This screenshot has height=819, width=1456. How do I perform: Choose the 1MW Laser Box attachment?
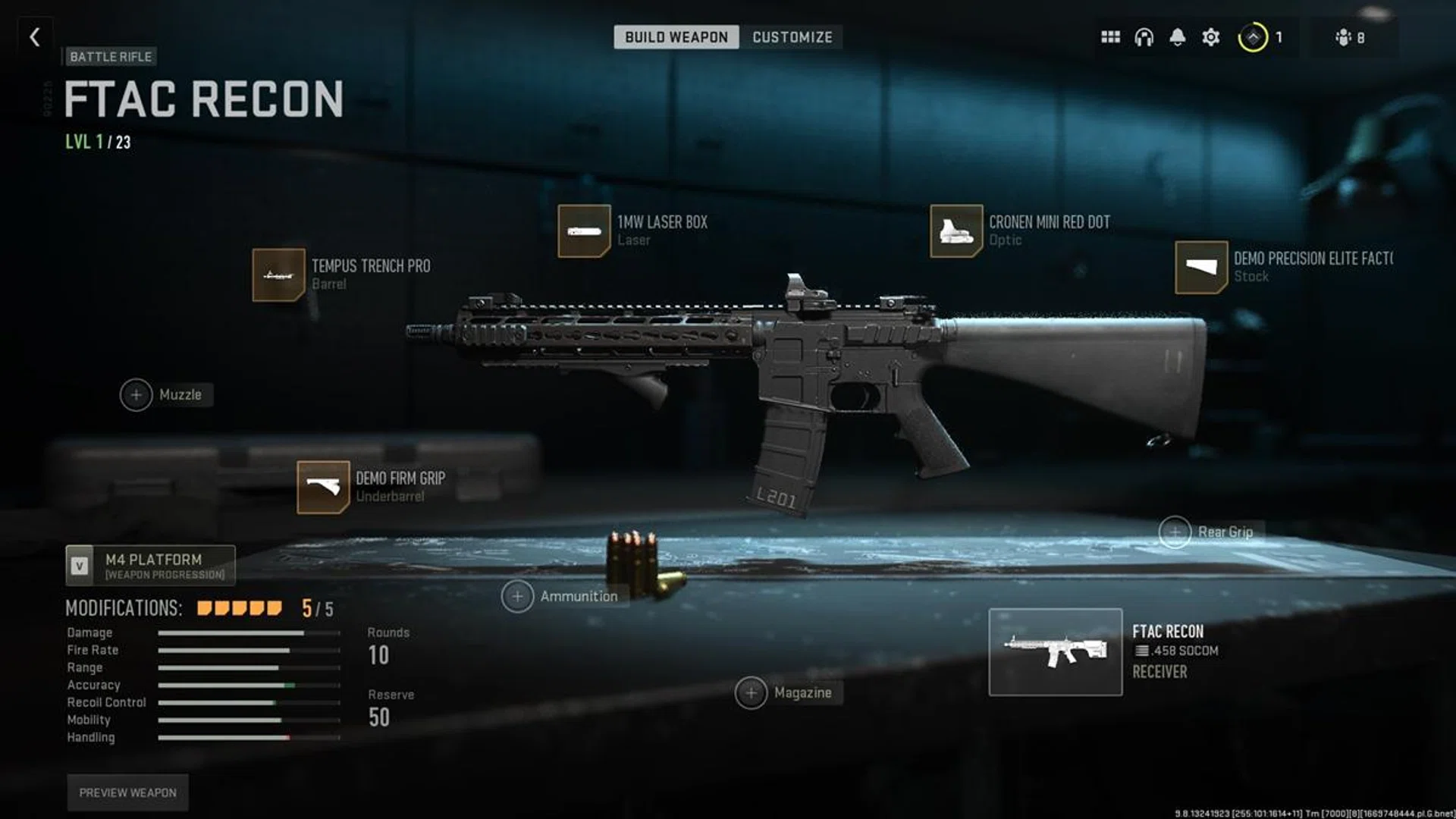pos(584,231)
